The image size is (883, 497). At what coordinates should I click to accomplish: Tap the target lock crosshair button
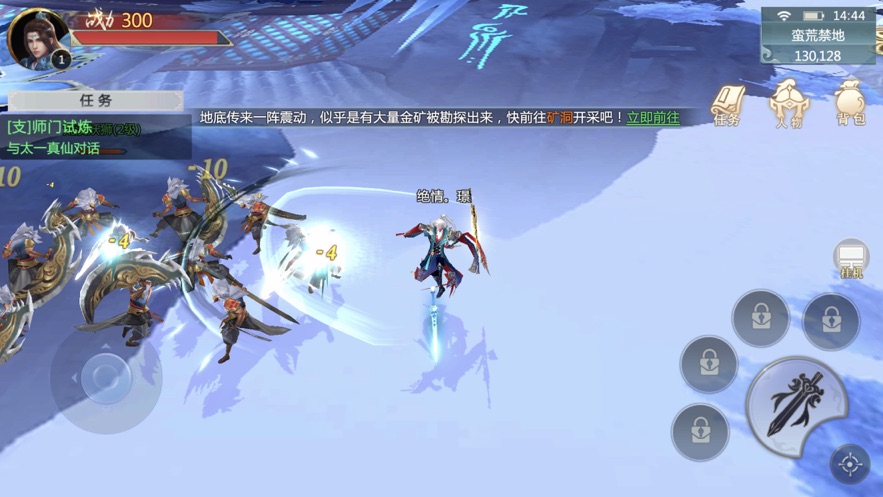850,464
